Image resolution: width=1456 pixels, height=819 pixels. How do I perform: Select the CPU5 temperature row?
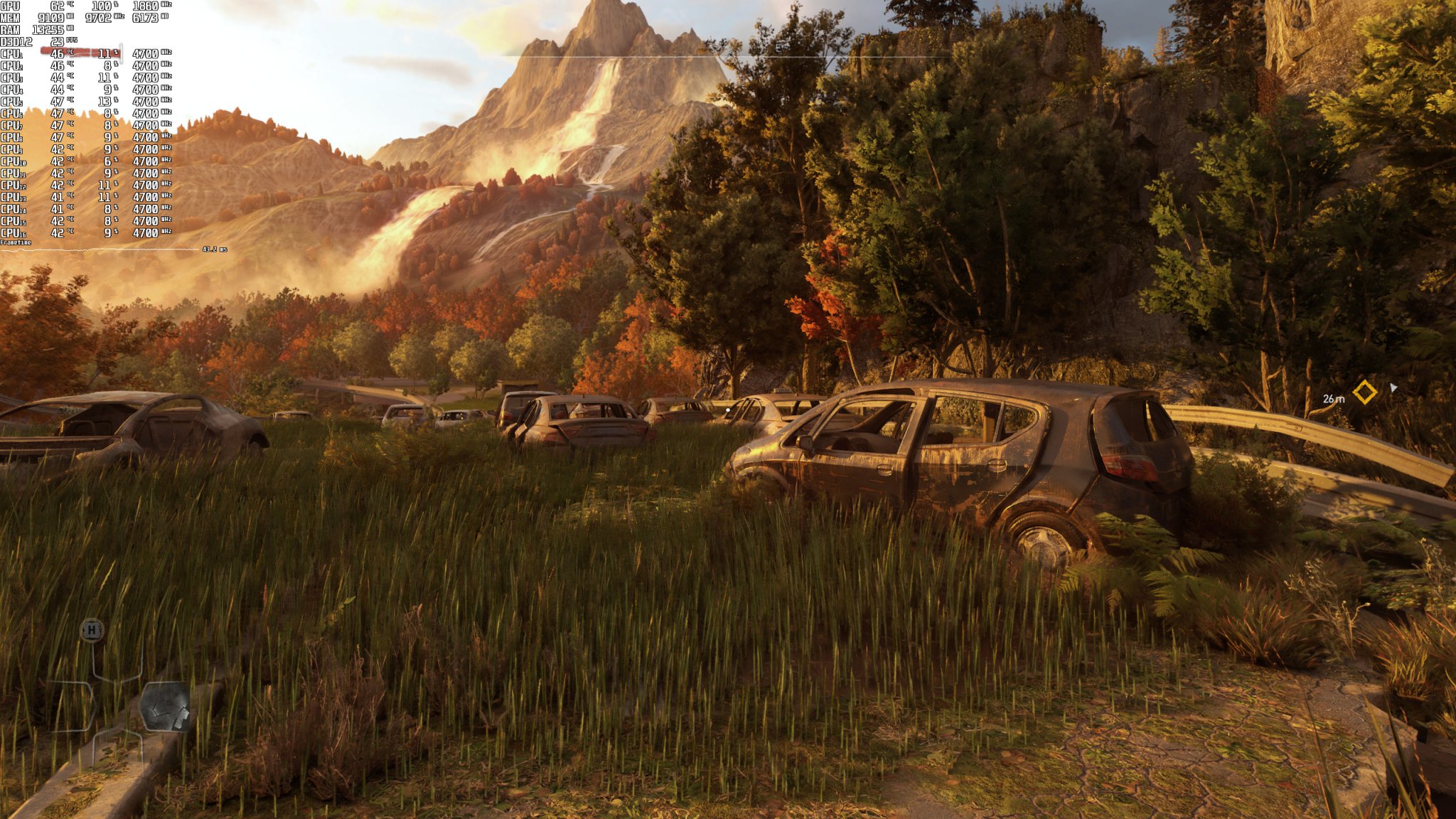tap(58, 102)
